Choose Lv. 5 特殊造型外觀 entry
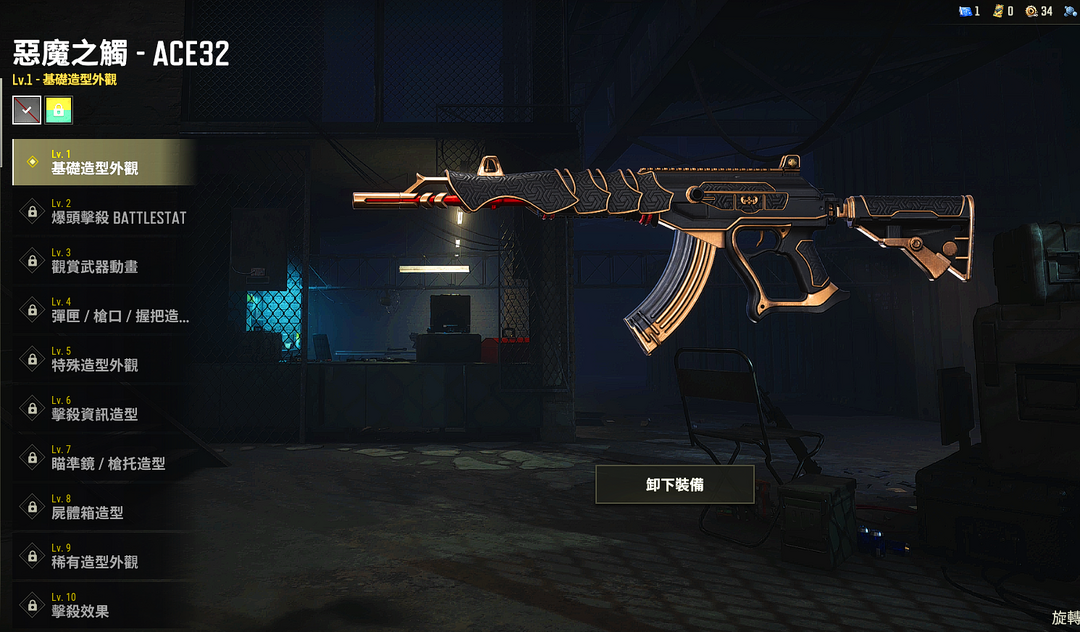 coord(102,359)
